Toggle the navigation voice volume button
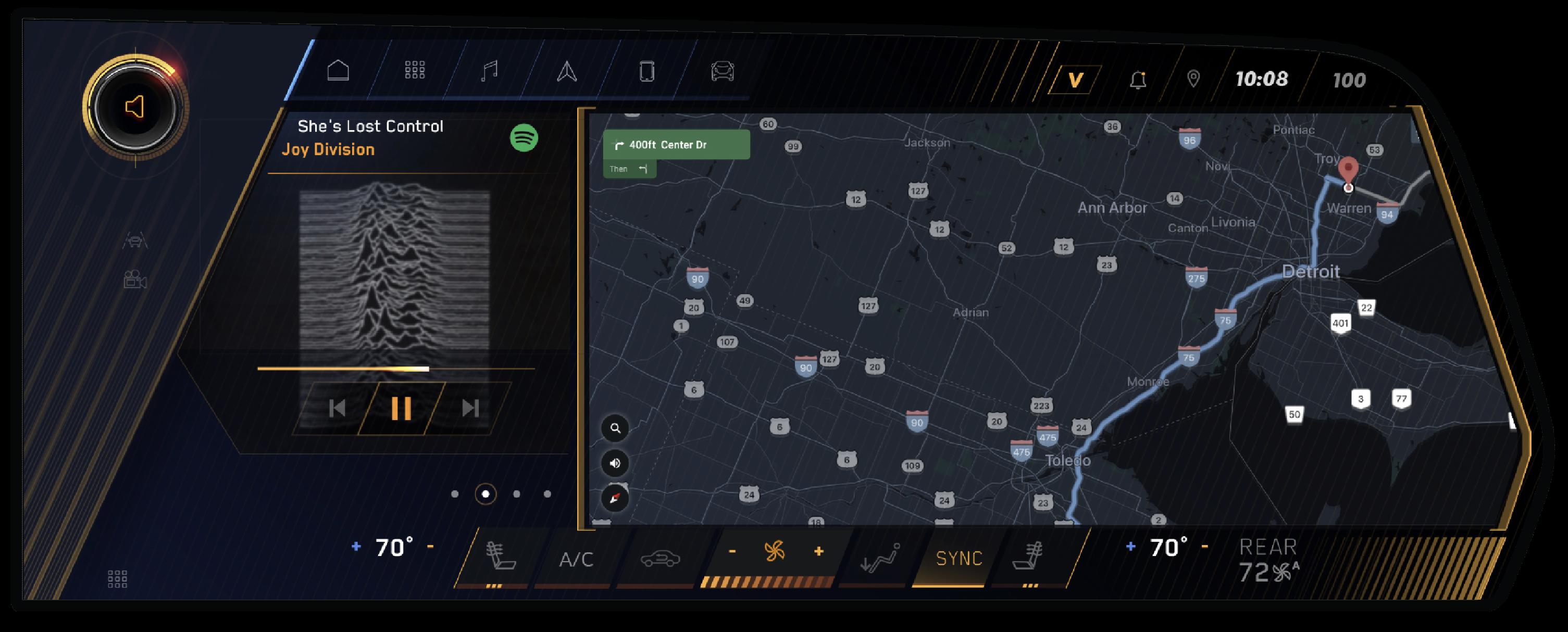1568x632 pixels. coord(615,463)
